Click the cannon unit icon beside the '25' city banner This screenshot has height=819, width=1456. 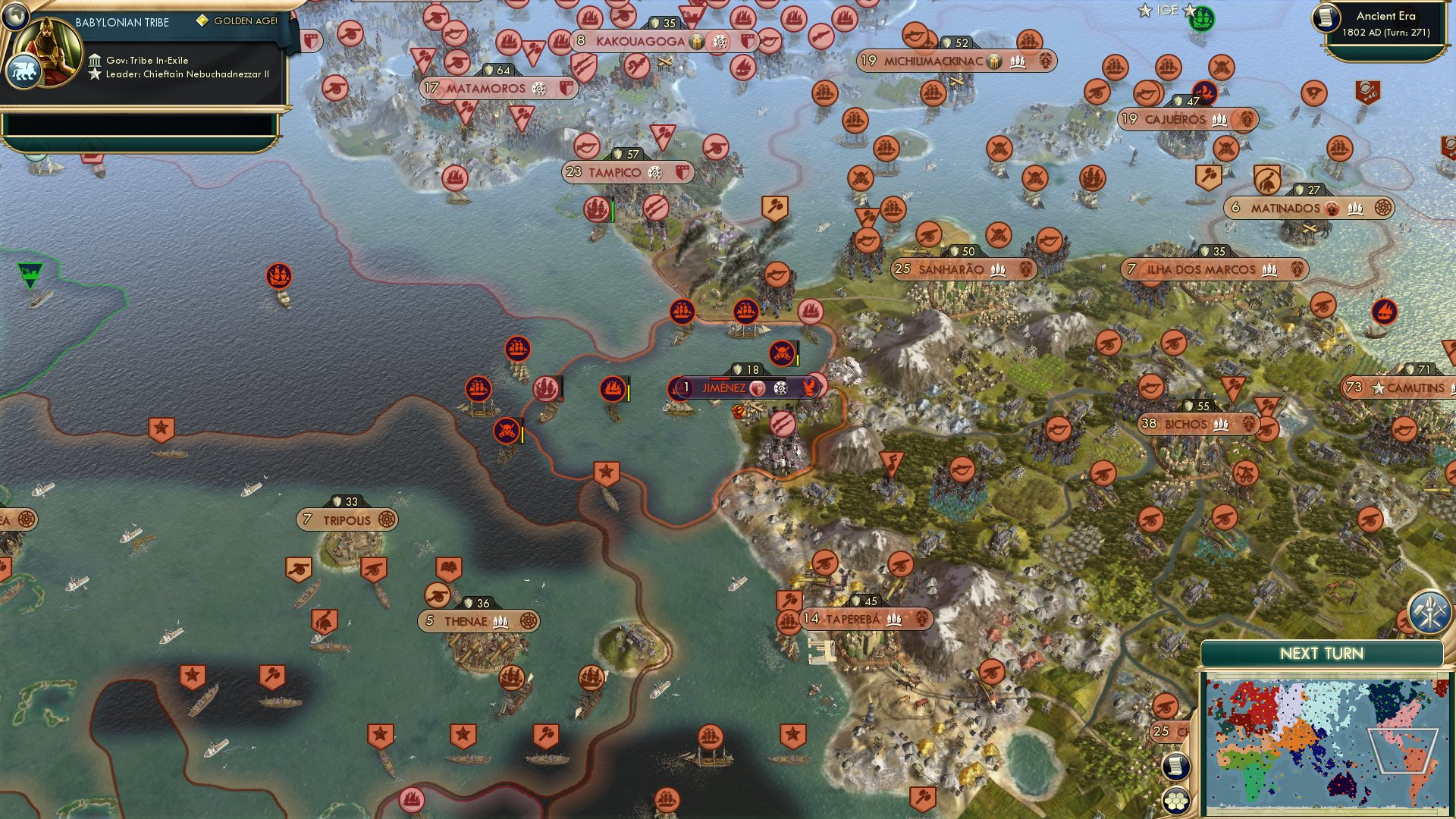click(x=1166, y=705)
